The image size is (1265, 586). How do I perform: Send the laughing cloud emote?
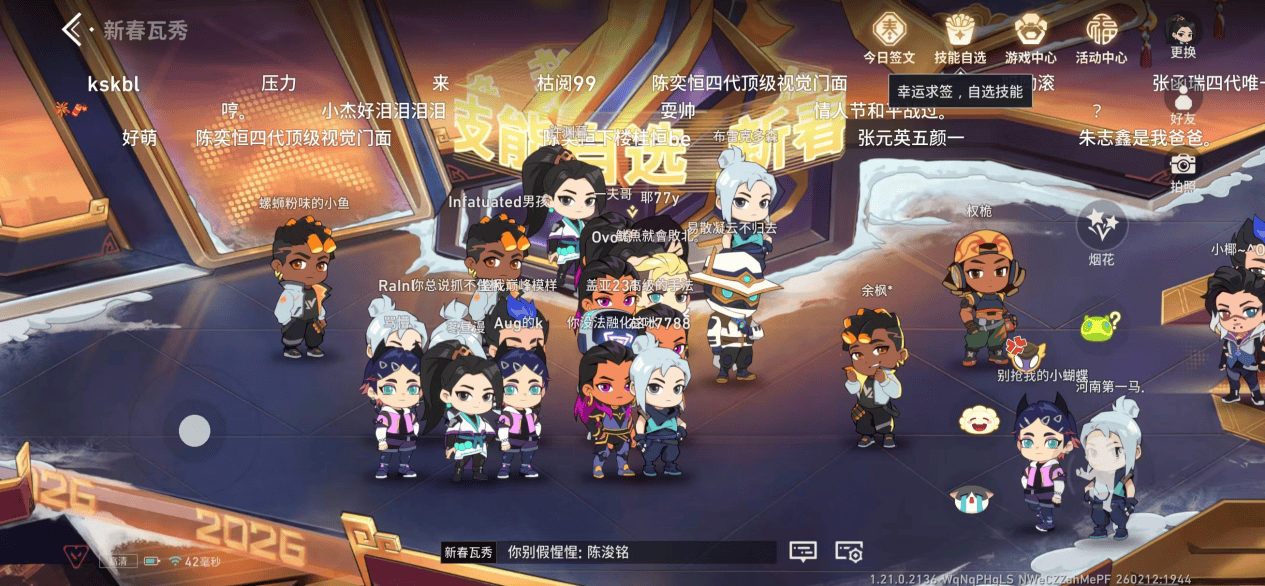point(979,420)
